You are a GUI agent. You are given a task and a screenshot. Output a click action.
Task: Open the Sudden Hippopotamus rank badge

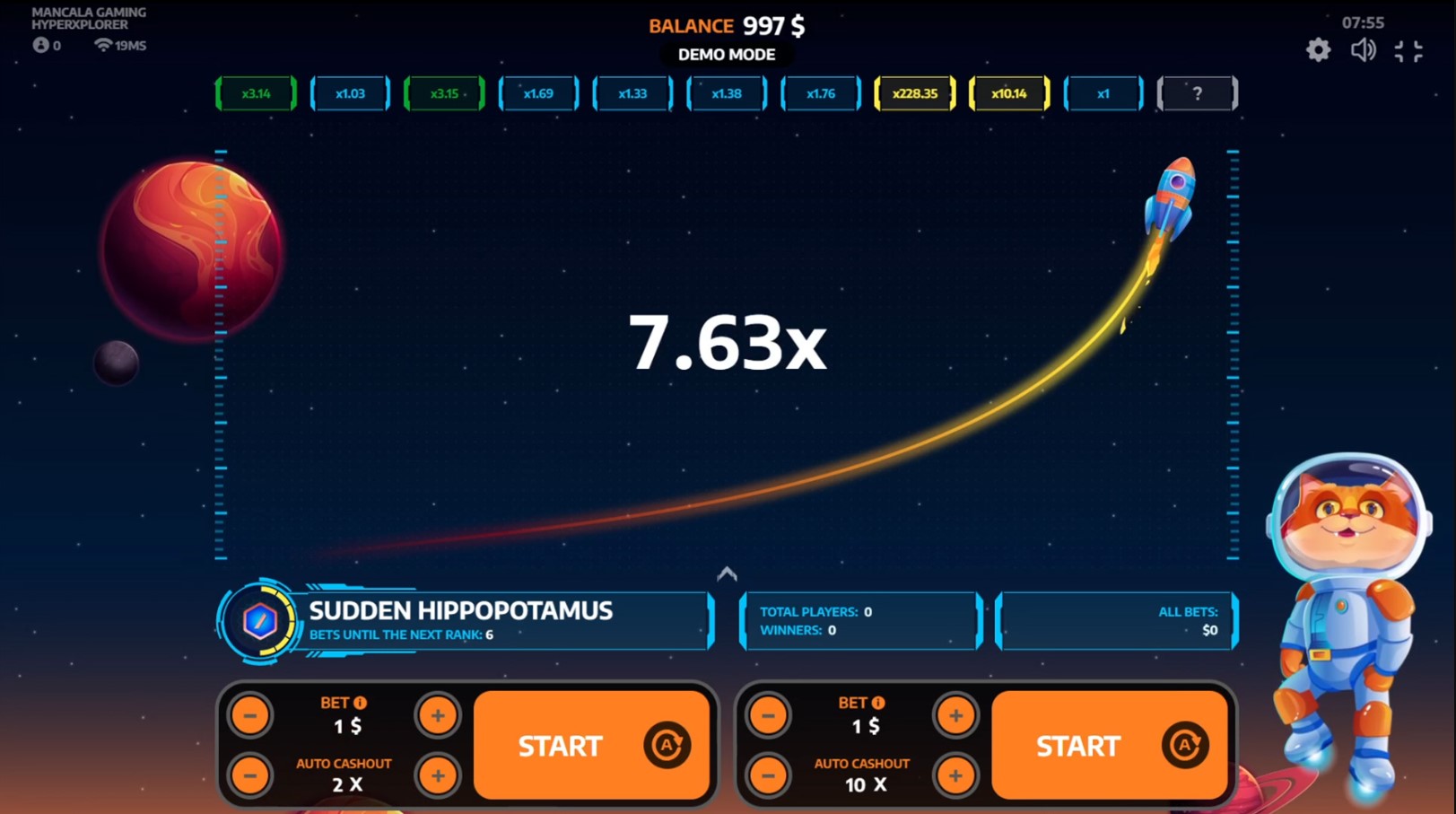(x=260, y=621)
